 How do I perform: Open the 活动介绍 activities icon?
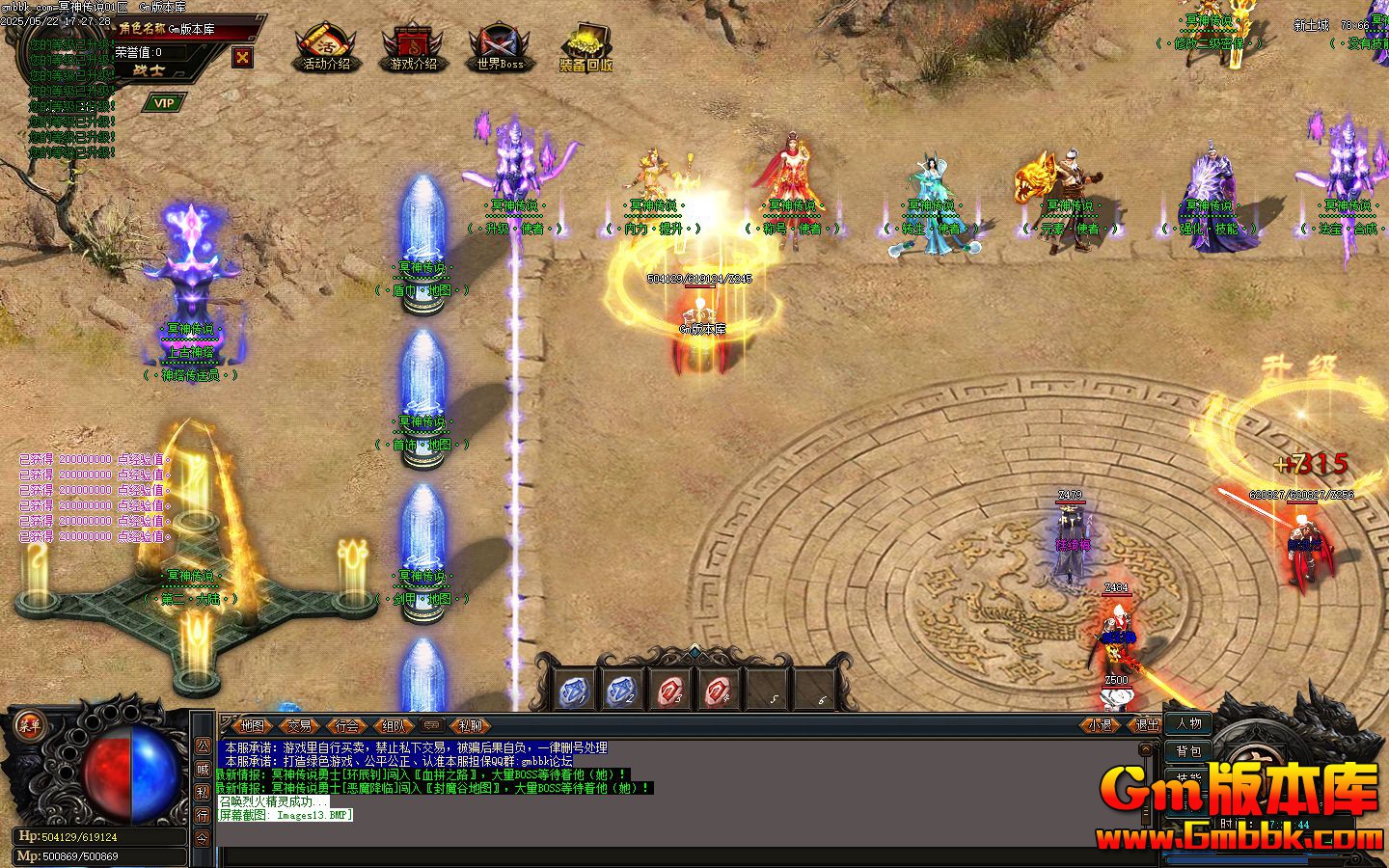pos(325,46)
